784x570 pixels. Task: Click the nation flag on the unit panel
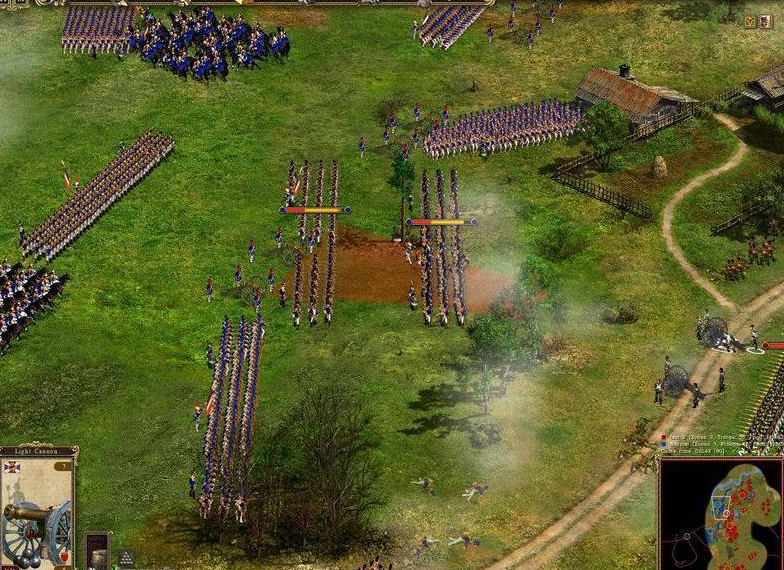point(12,467)
